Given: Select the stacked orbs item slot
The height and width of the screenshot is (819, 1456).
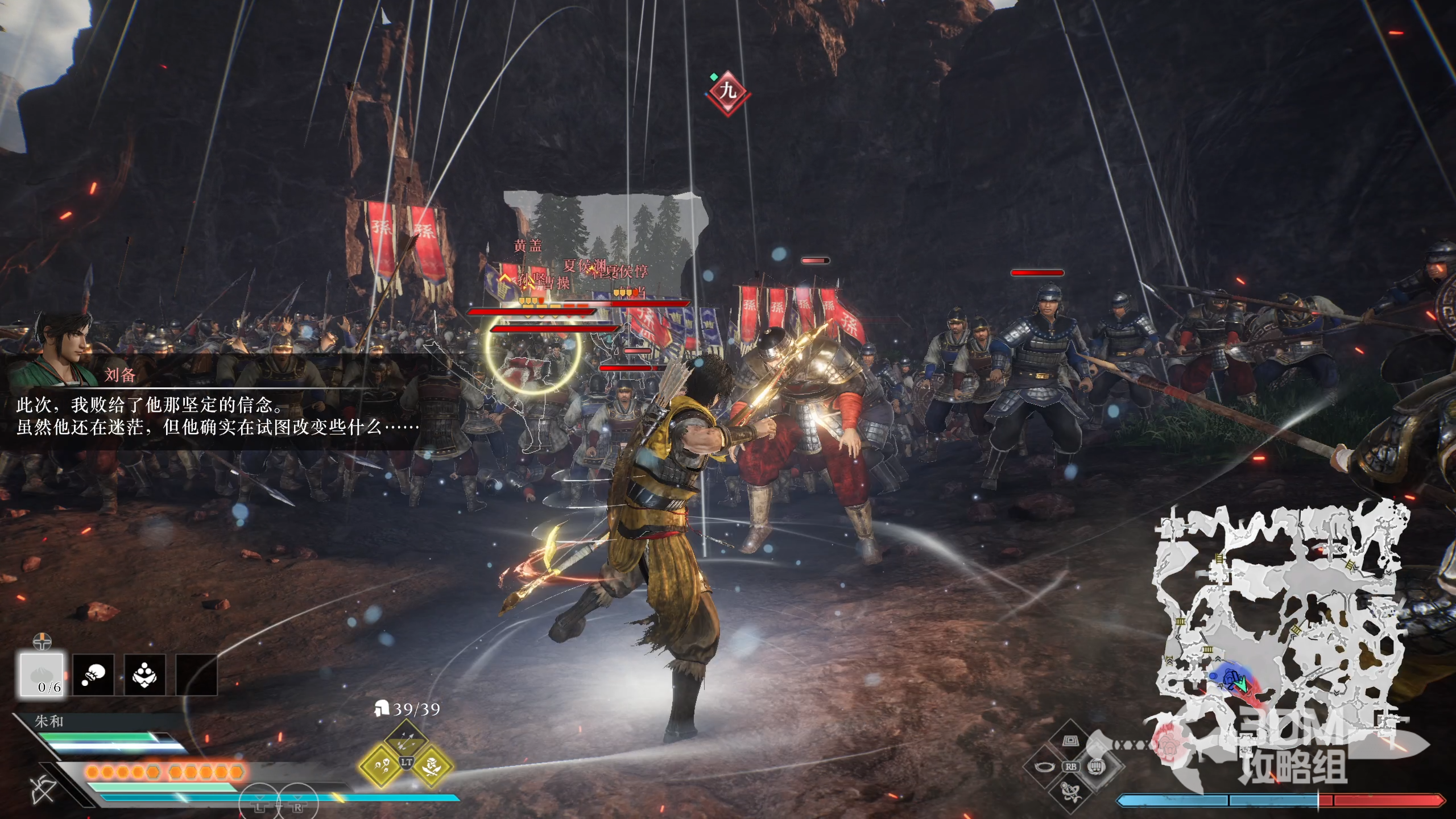Looking at the screenshot, I should pyautogui.click(x=144, y=675).
